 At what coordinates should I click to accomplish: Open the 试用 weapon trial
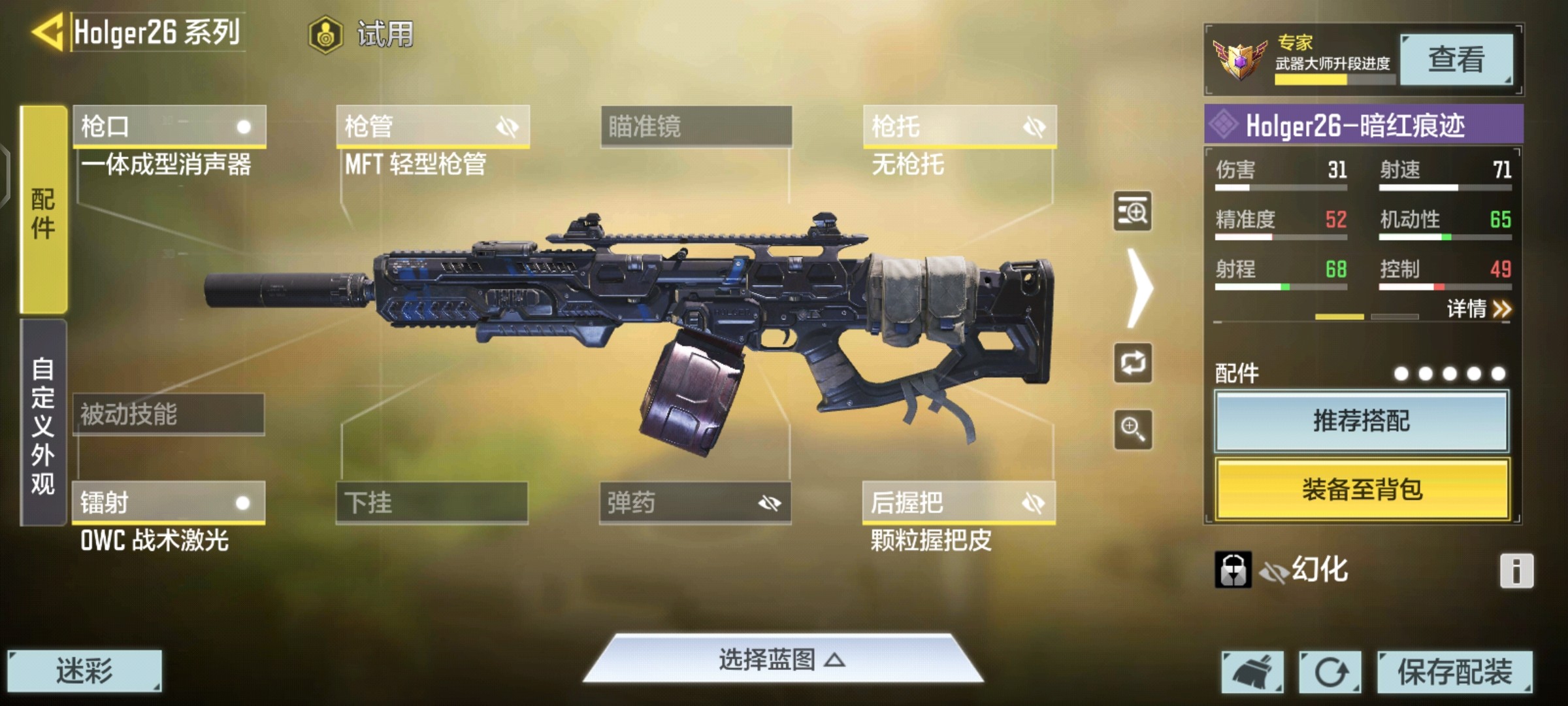[363, 34]
